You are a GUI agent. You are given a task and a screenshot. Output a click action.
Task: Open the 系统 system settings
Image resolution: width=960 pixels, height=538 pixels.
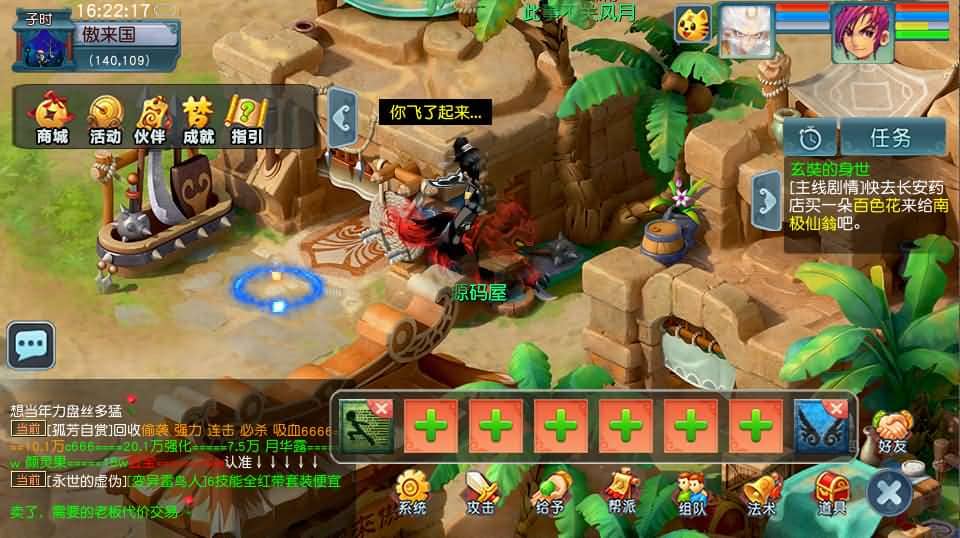[412, 492]
